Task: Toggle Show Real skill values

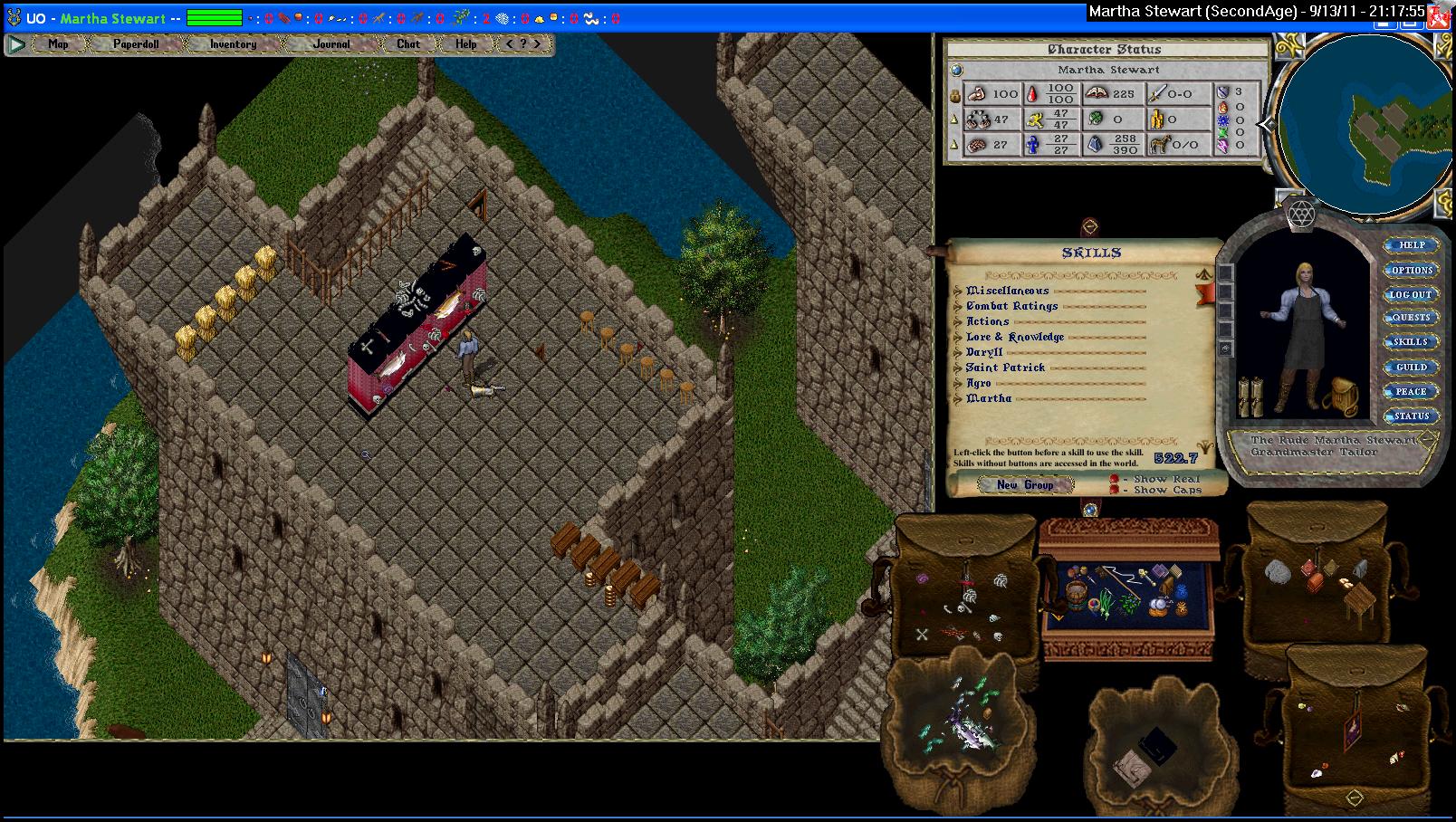Action: pos(1116,479)
